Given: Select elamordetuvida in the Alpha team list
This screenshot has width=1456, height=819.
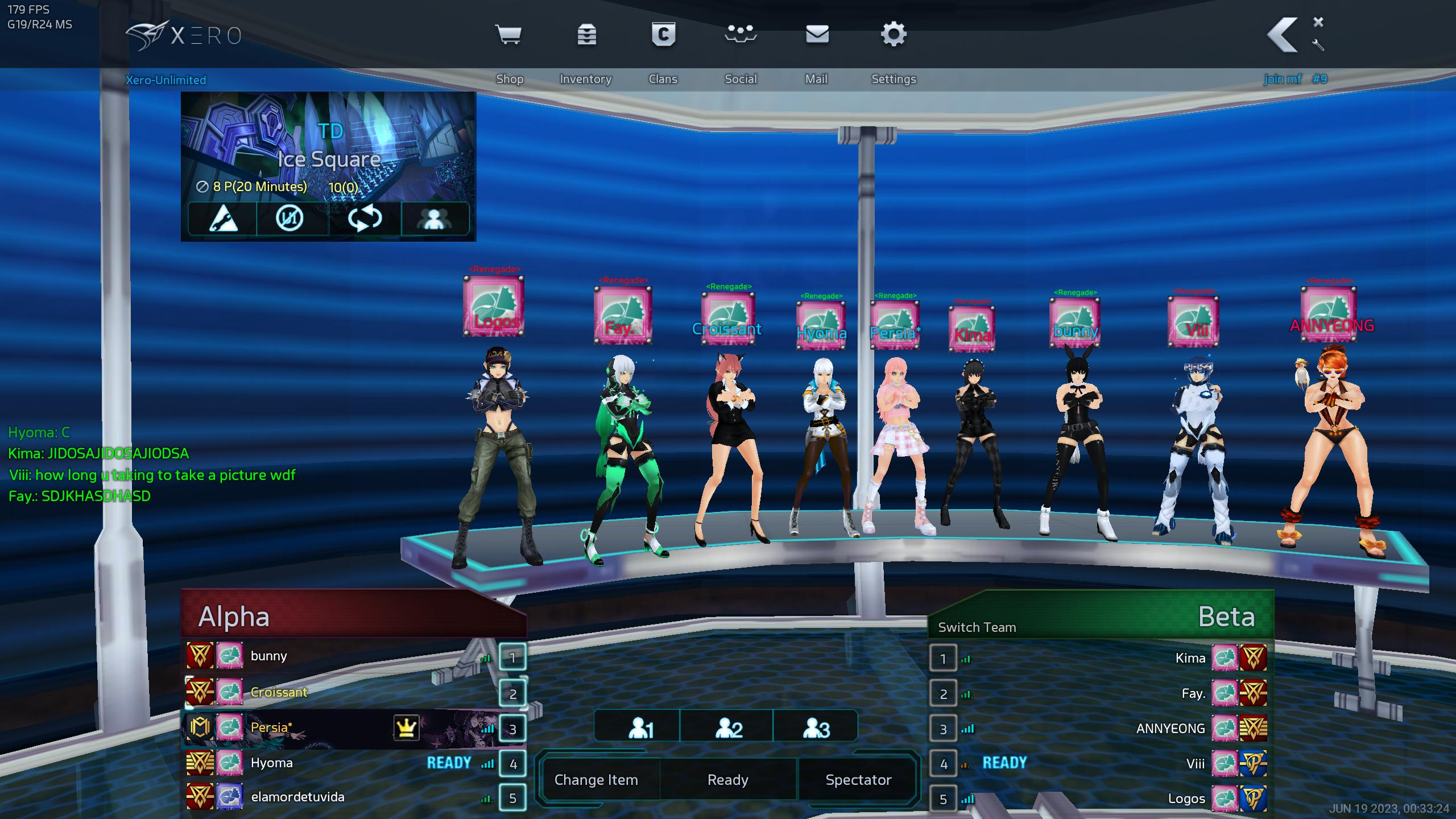Looking at the screenshot, I should 297,797.
